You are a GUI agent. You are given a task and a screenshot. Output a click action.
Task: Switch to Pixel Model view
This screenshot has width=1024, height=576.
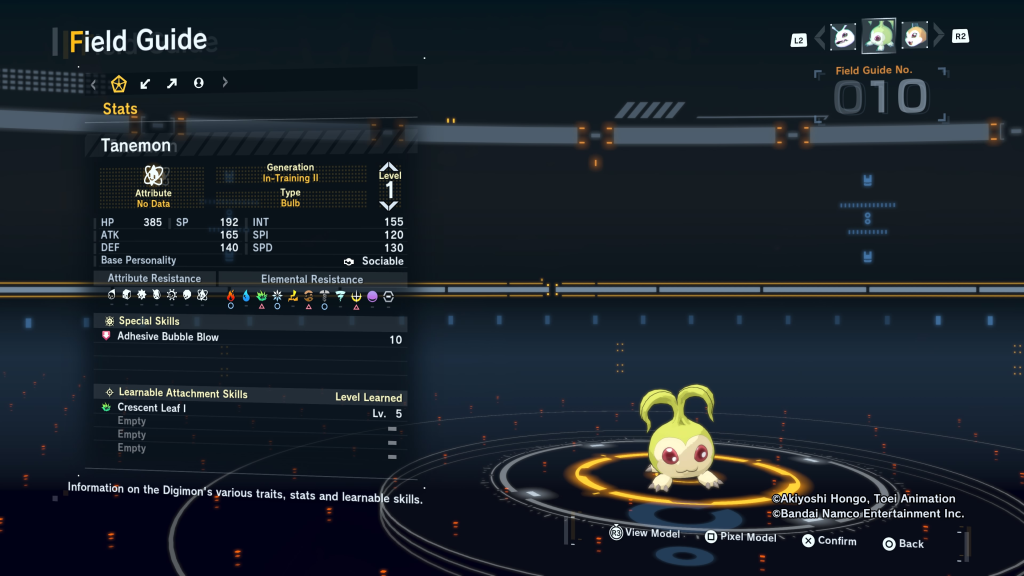(740, 537)
